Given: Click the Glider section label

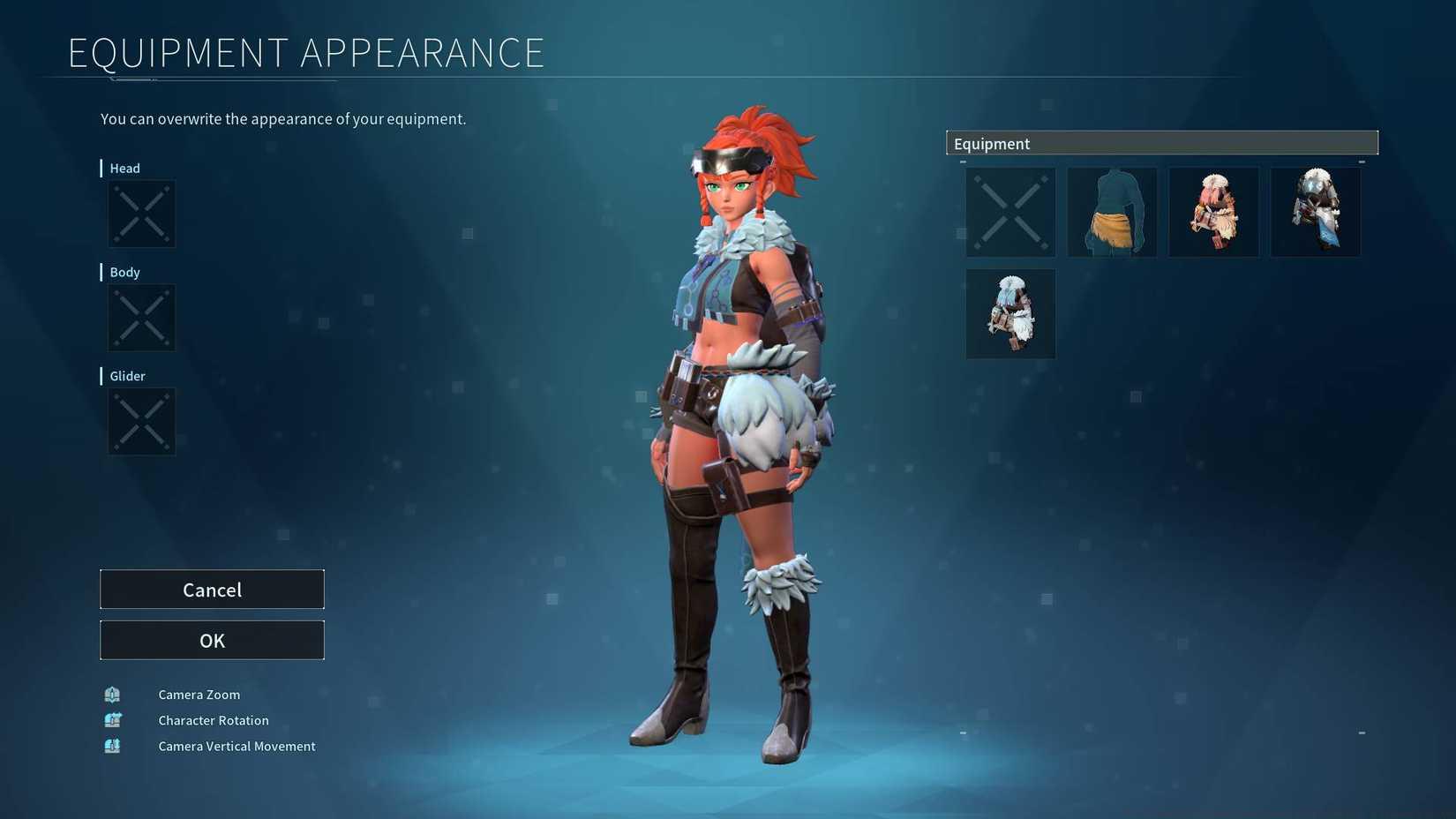Looking at the screenshot, I should pyautogui.click(x=127, y=376).
